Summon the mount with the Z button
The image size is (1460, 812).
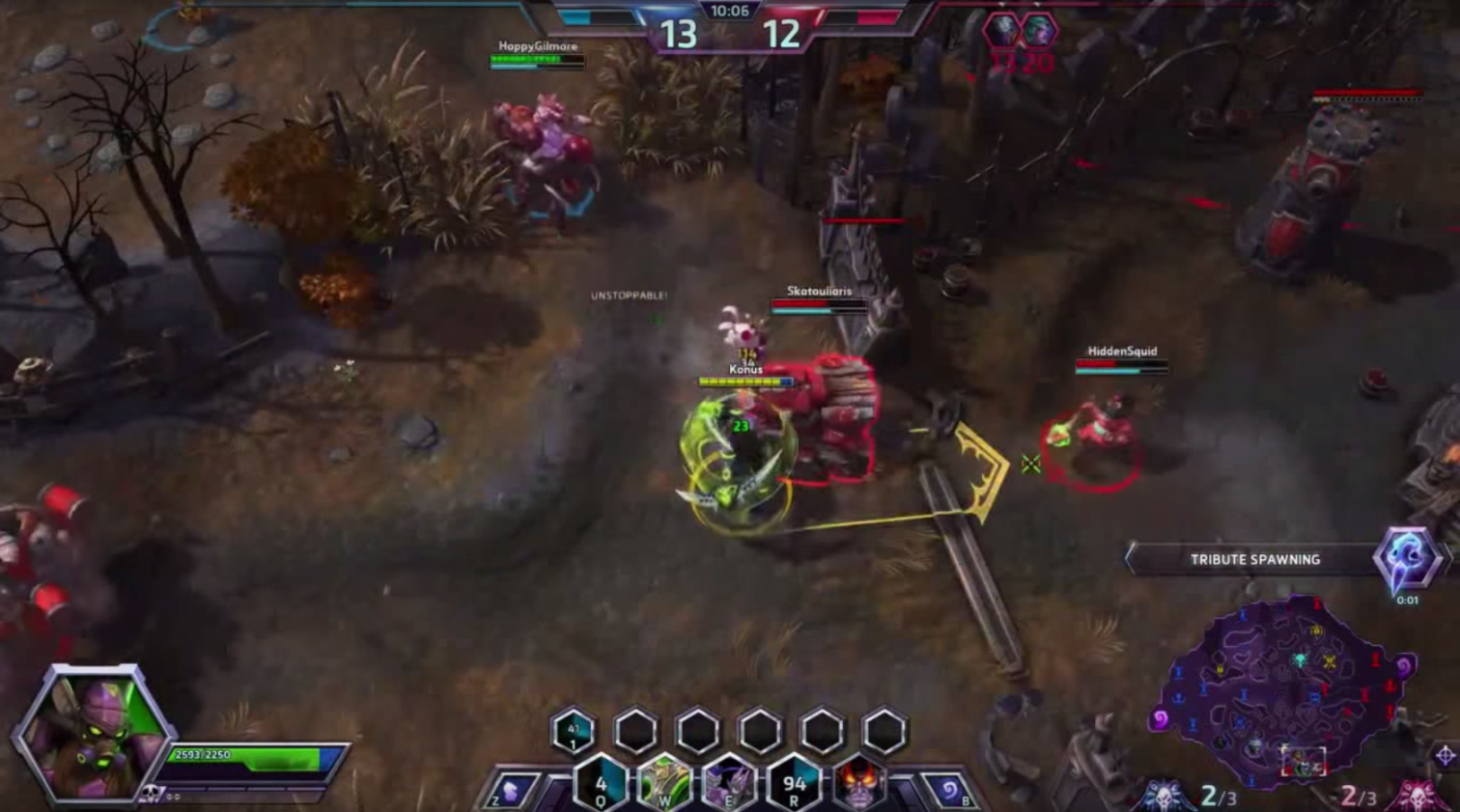click(511, 792)
